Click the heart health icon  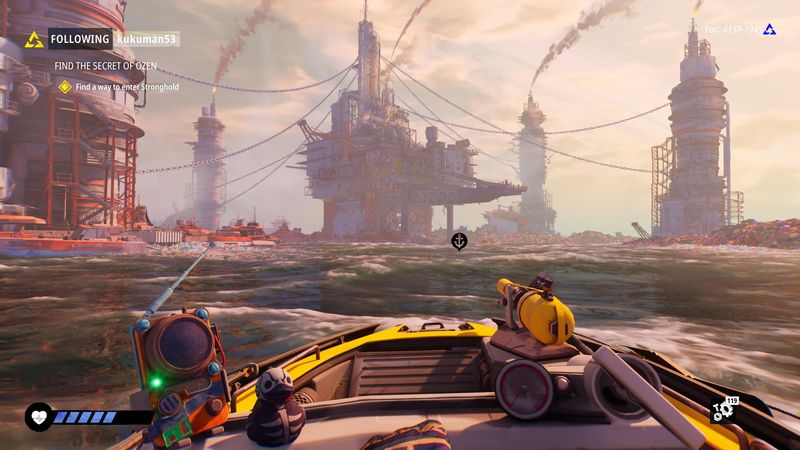click(38, 416)
